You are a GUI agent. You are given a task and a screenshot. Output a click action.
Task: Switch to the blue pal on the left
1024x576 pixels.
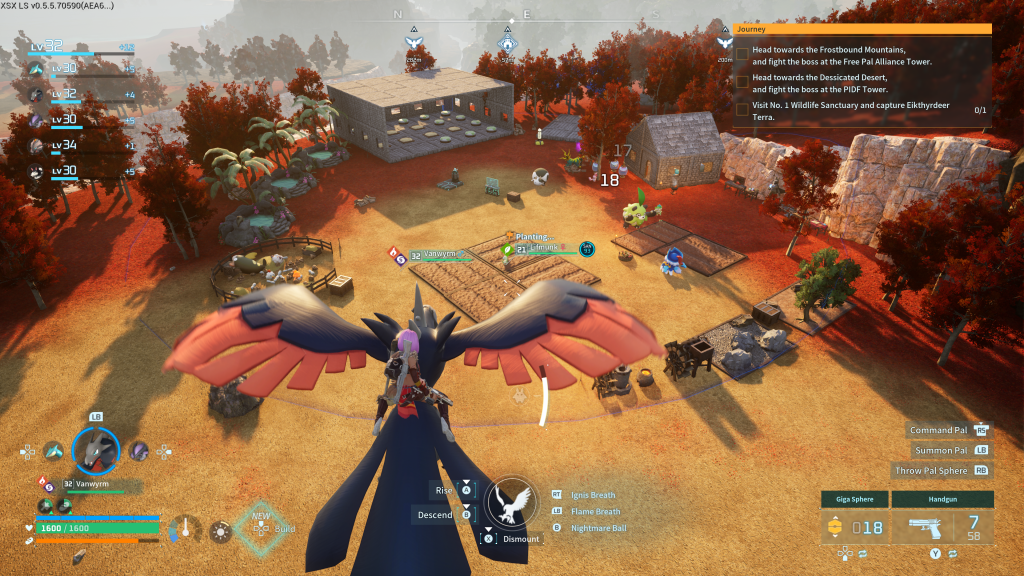coord(53,451)
